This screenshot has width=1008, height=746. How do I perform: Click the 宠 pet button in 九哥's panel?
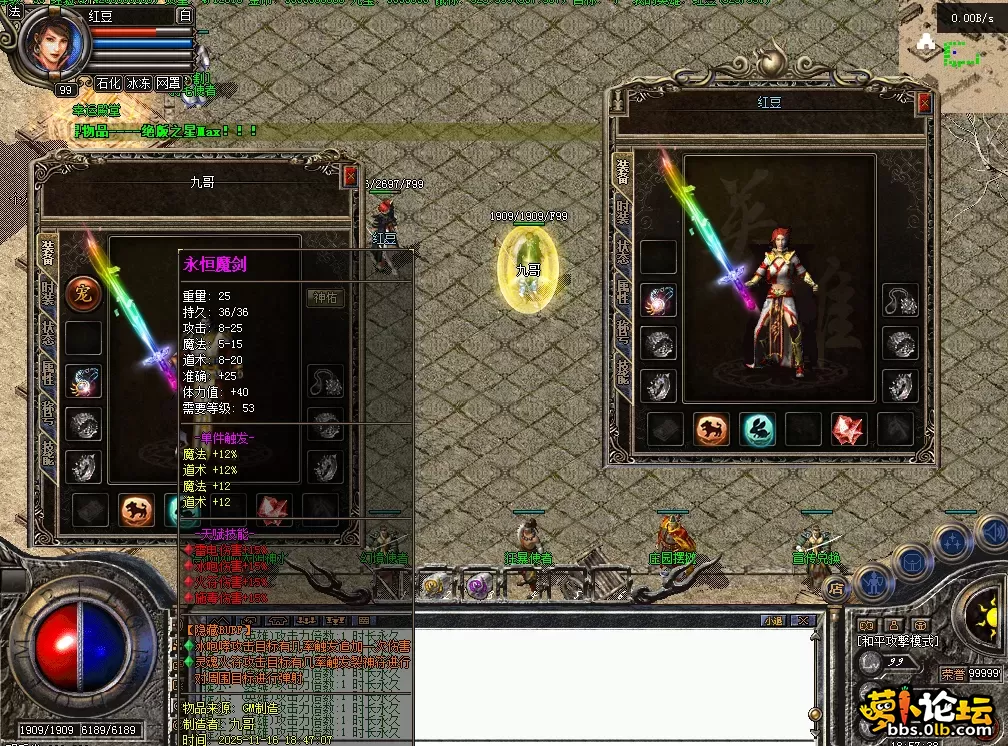(84, 294)
